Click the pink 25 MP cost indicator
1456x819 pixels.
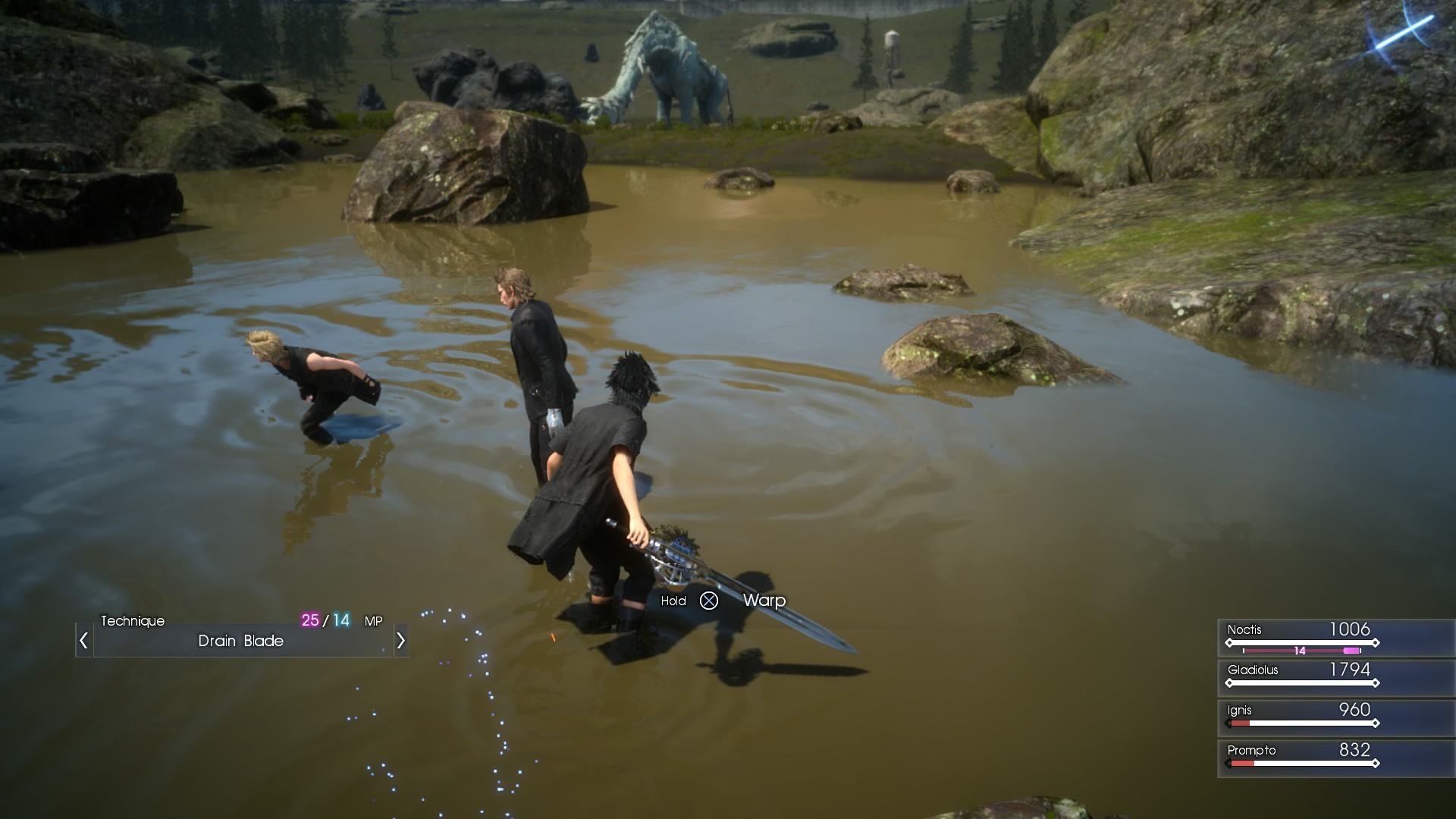point(312,620)
